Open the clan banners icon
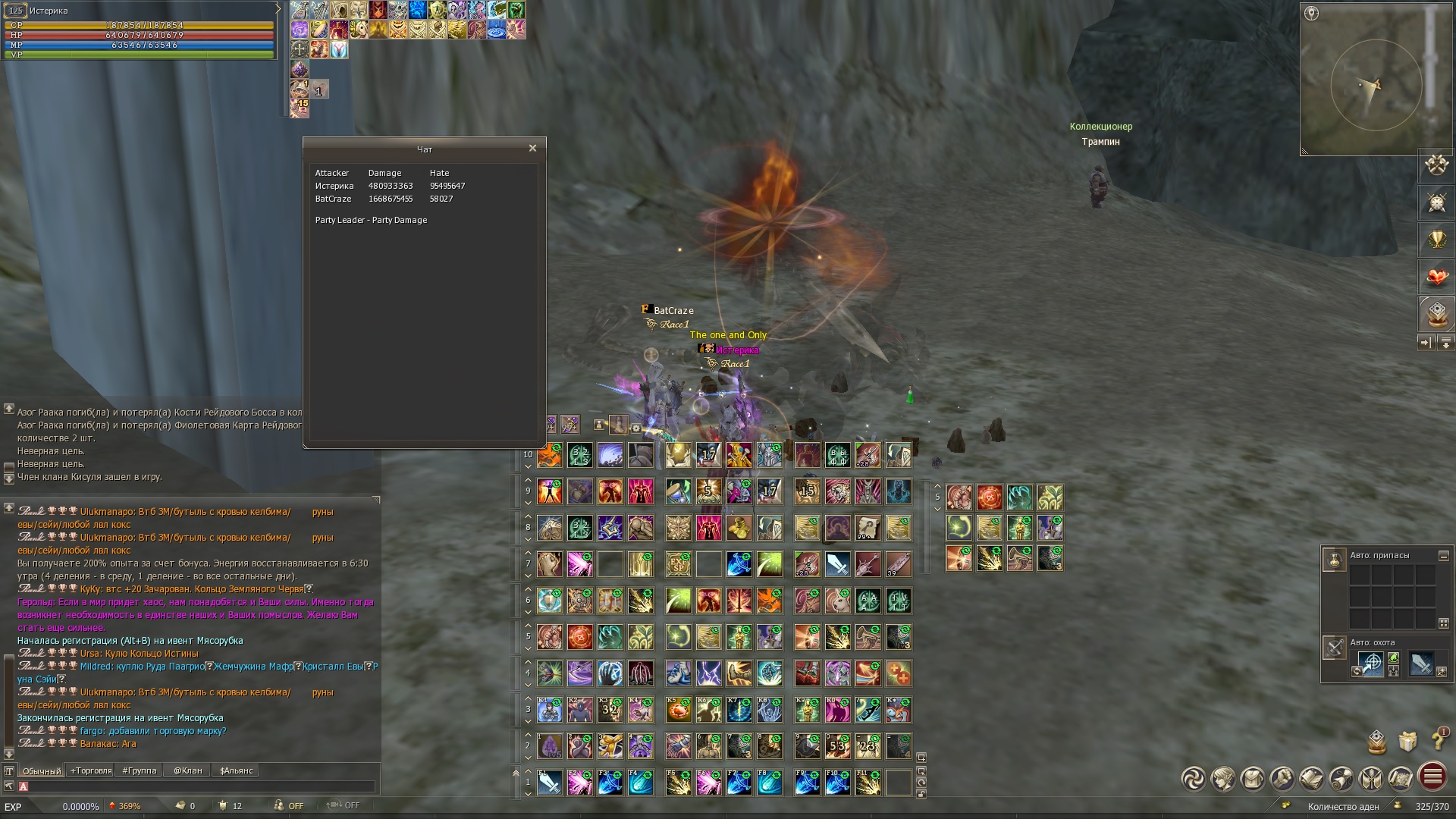 (x=1371, y=779)
